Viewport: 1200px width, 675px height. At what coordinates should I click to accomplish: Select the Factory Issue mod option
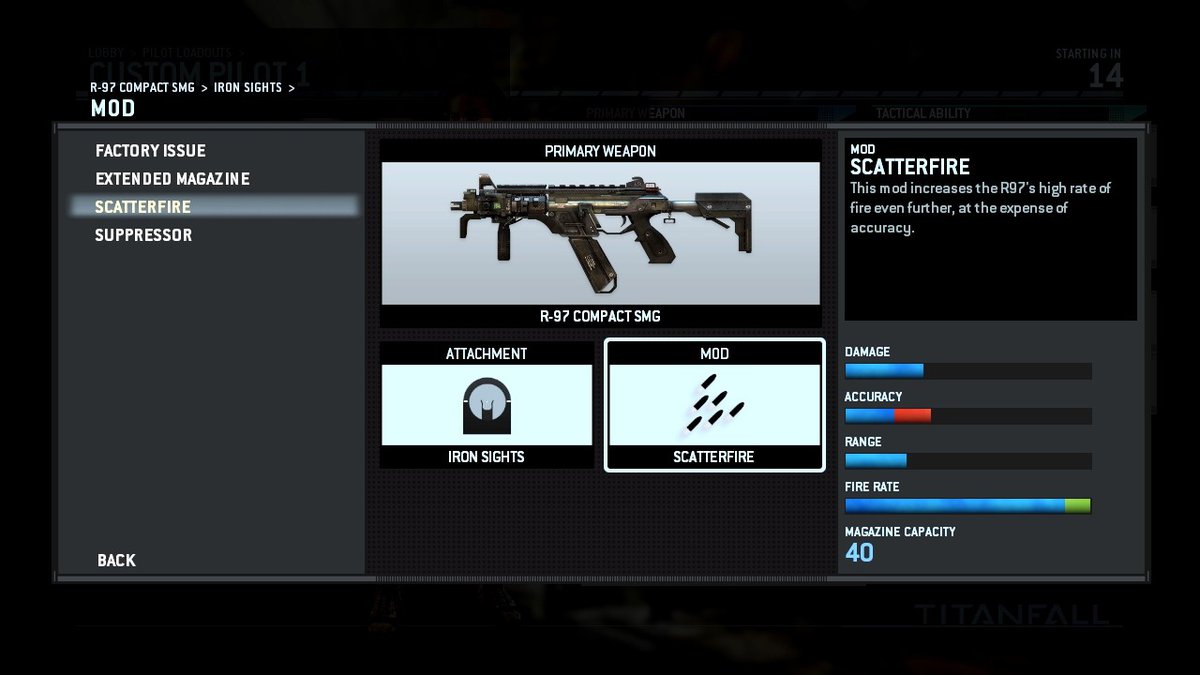pyautogui.click(x=151, y=151)
